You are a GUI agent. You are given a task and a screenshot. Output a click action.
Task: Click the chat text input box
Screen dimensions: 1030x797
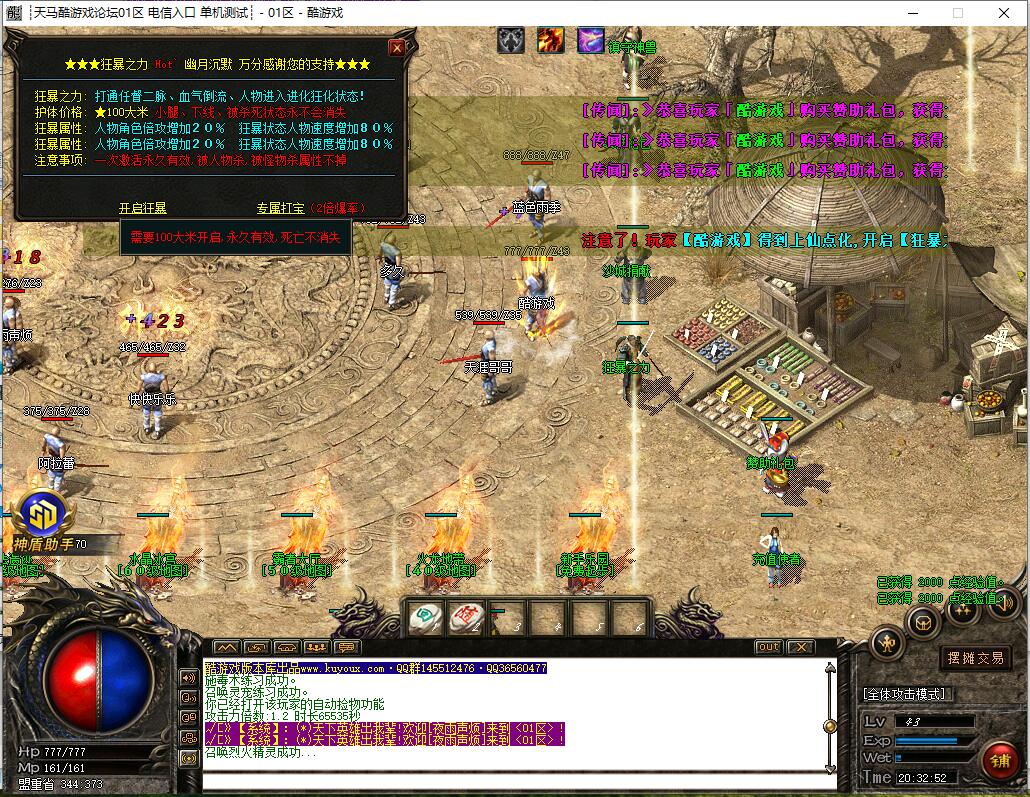click(515, 782)
